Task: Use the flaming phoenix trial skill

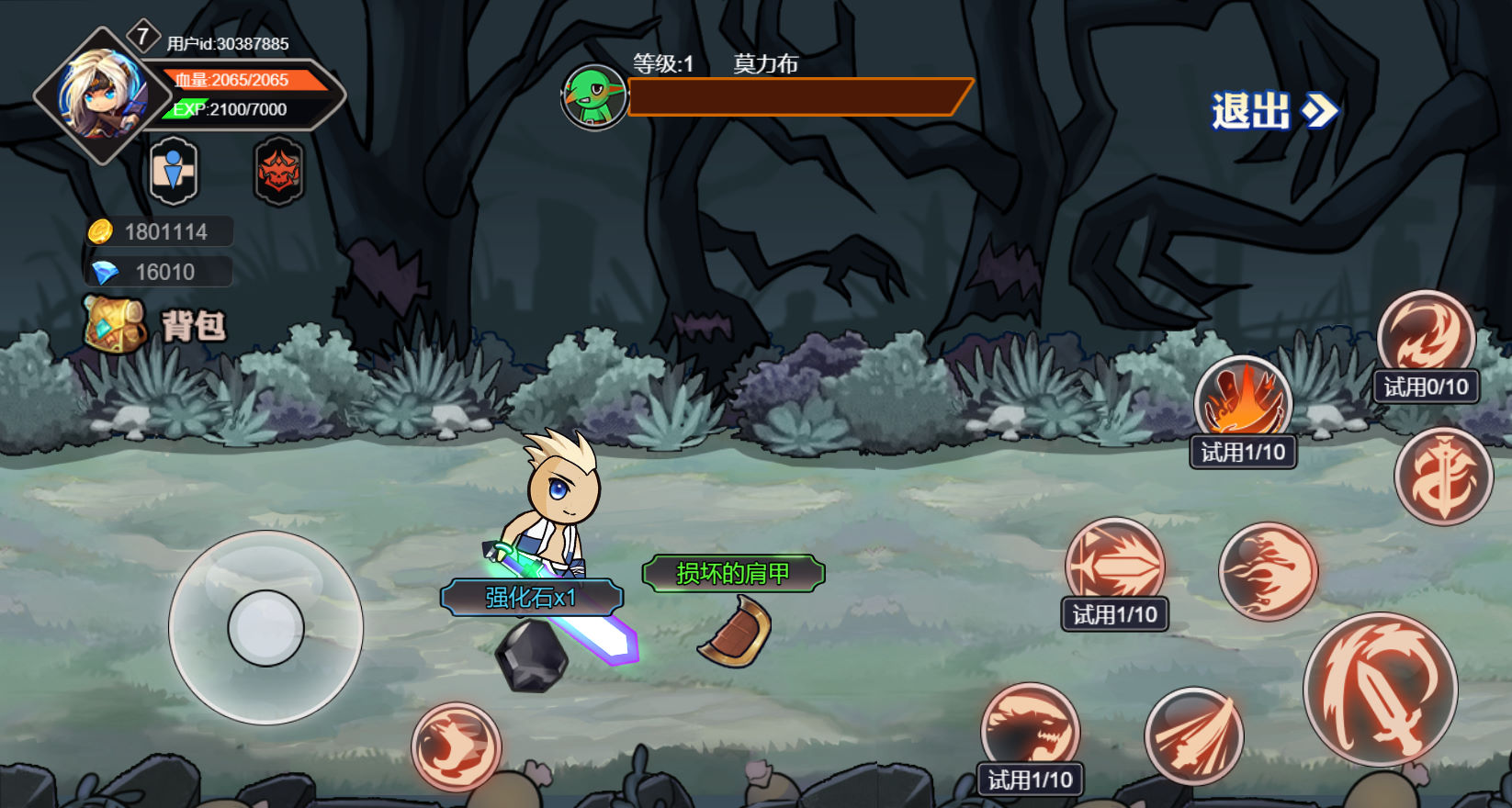Action: click(1243, 402)
